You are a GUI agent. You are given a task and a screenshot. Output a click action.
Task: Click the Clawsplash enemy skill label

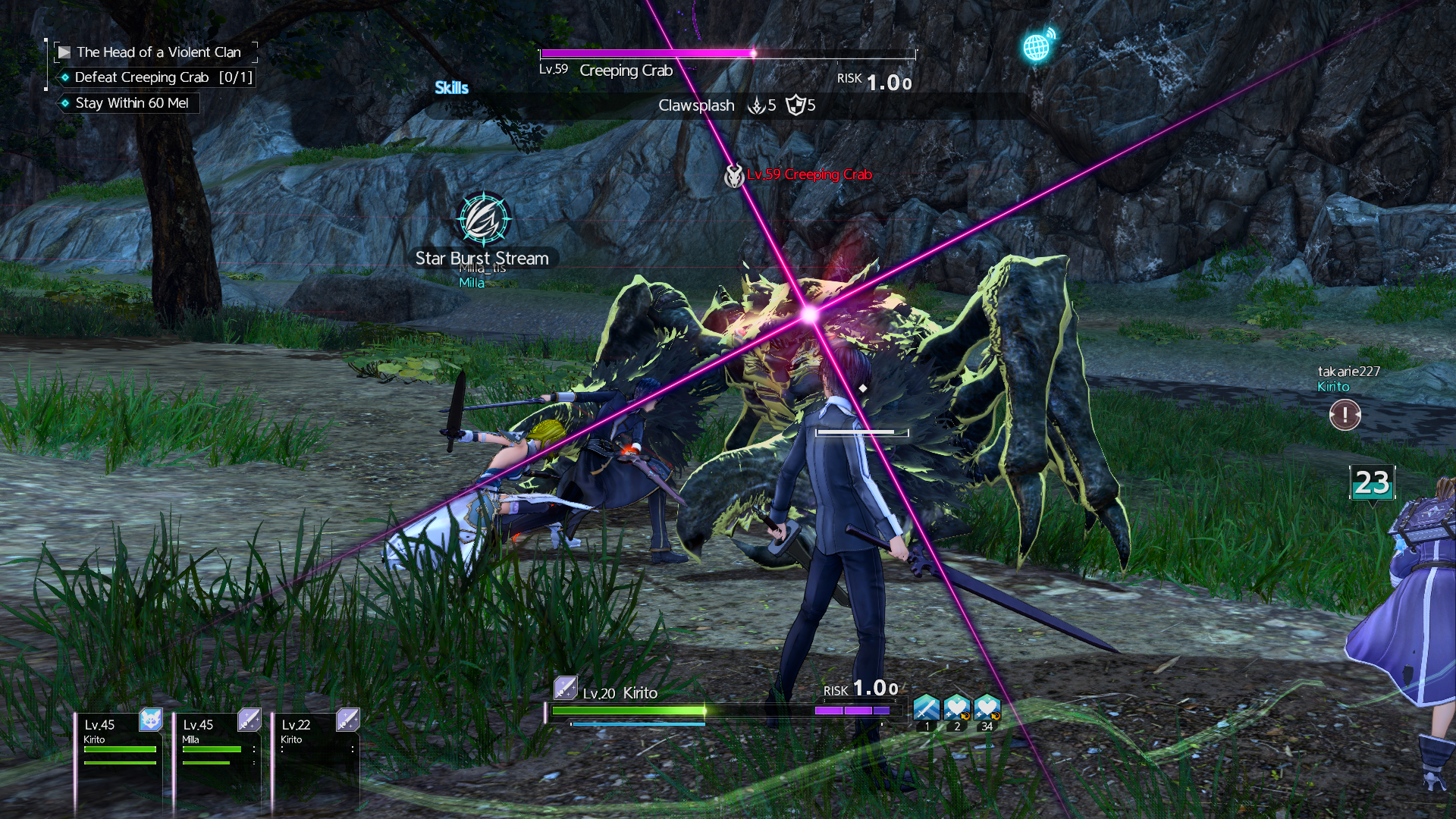tap(696, 105)
